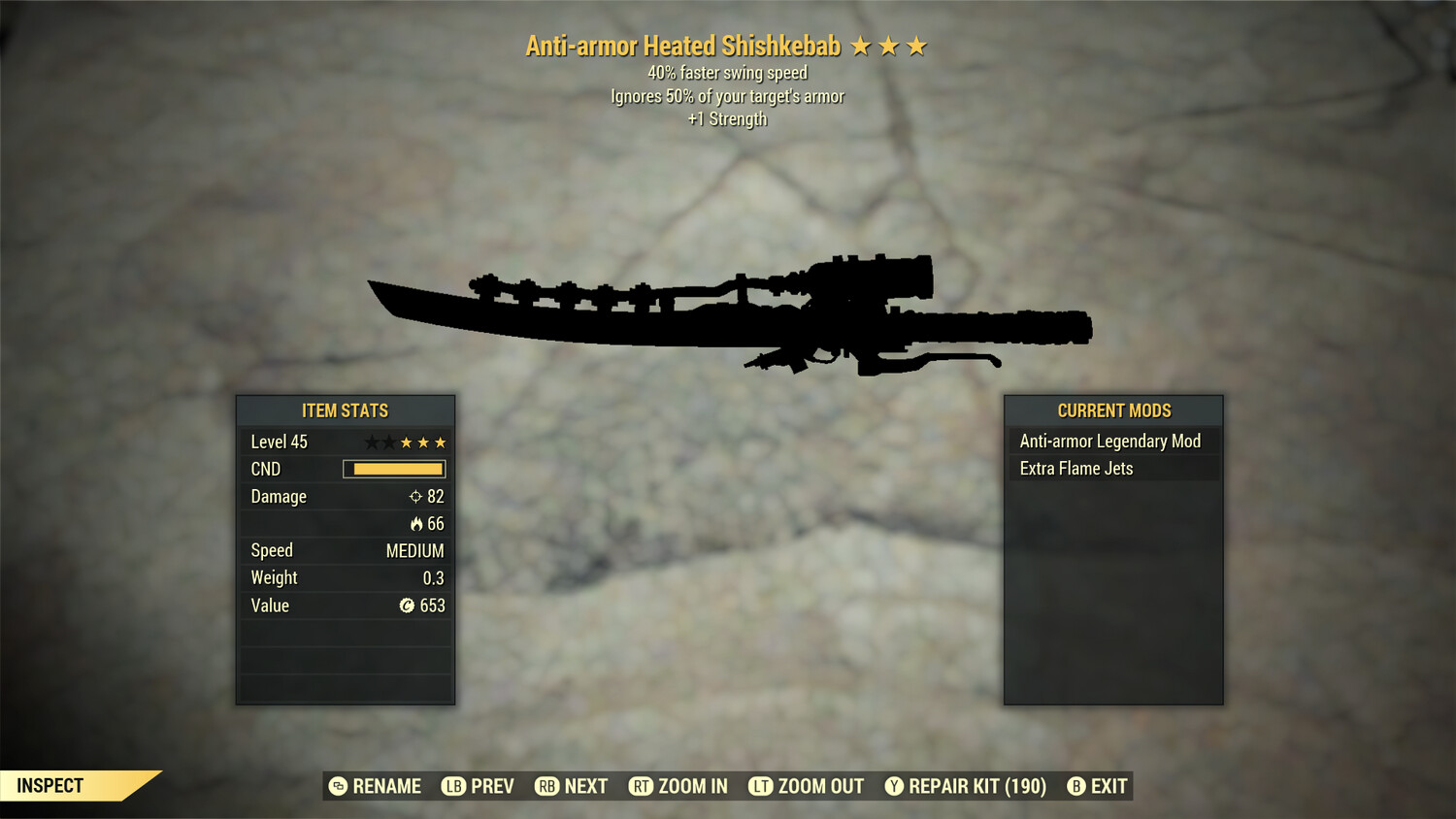Click the Y button glyph for Repair Kit
The width and height of the screenshot is (1456, 819).
point(893,786)
